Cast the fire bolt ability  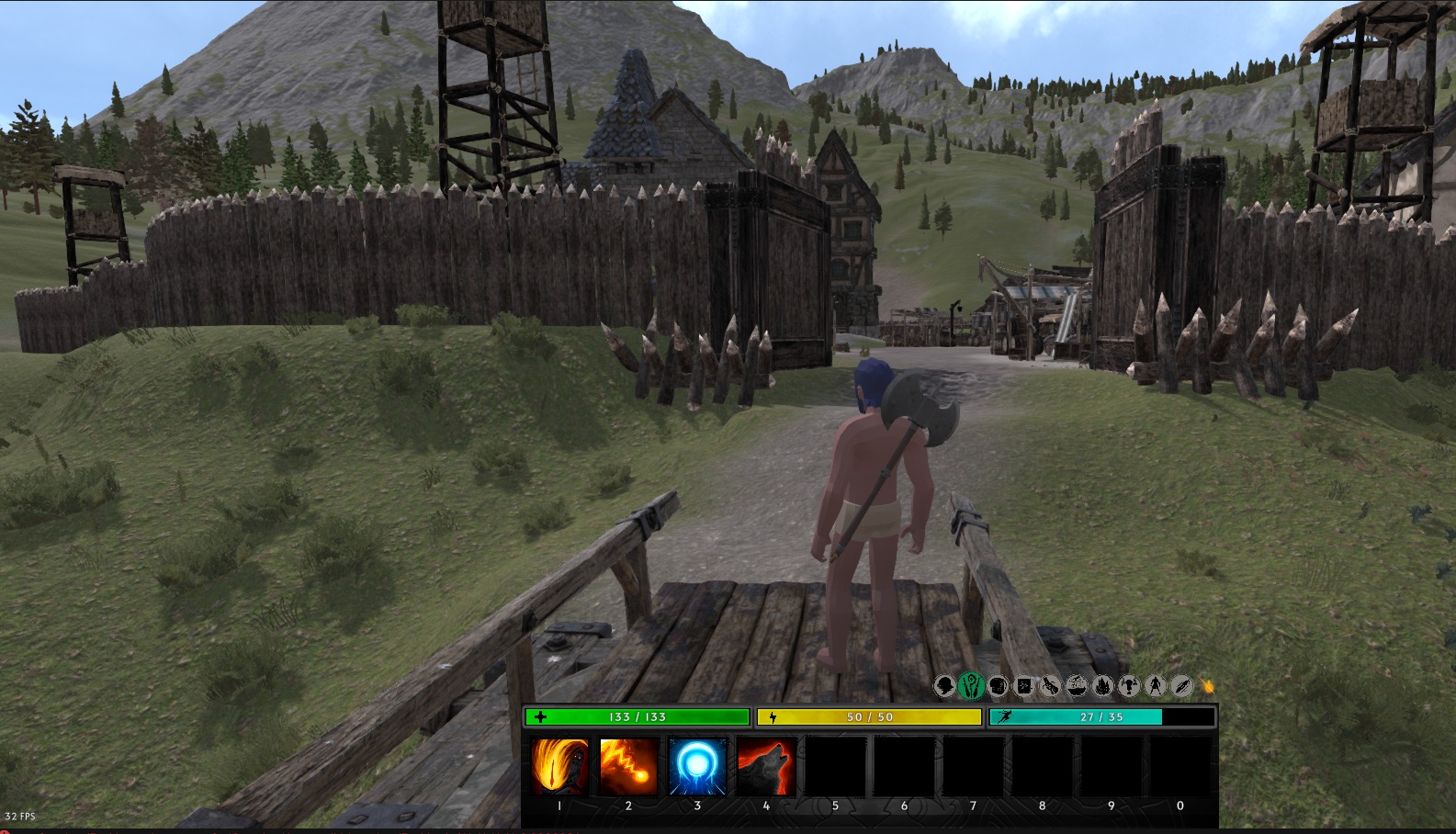click(x=628, y=766)
